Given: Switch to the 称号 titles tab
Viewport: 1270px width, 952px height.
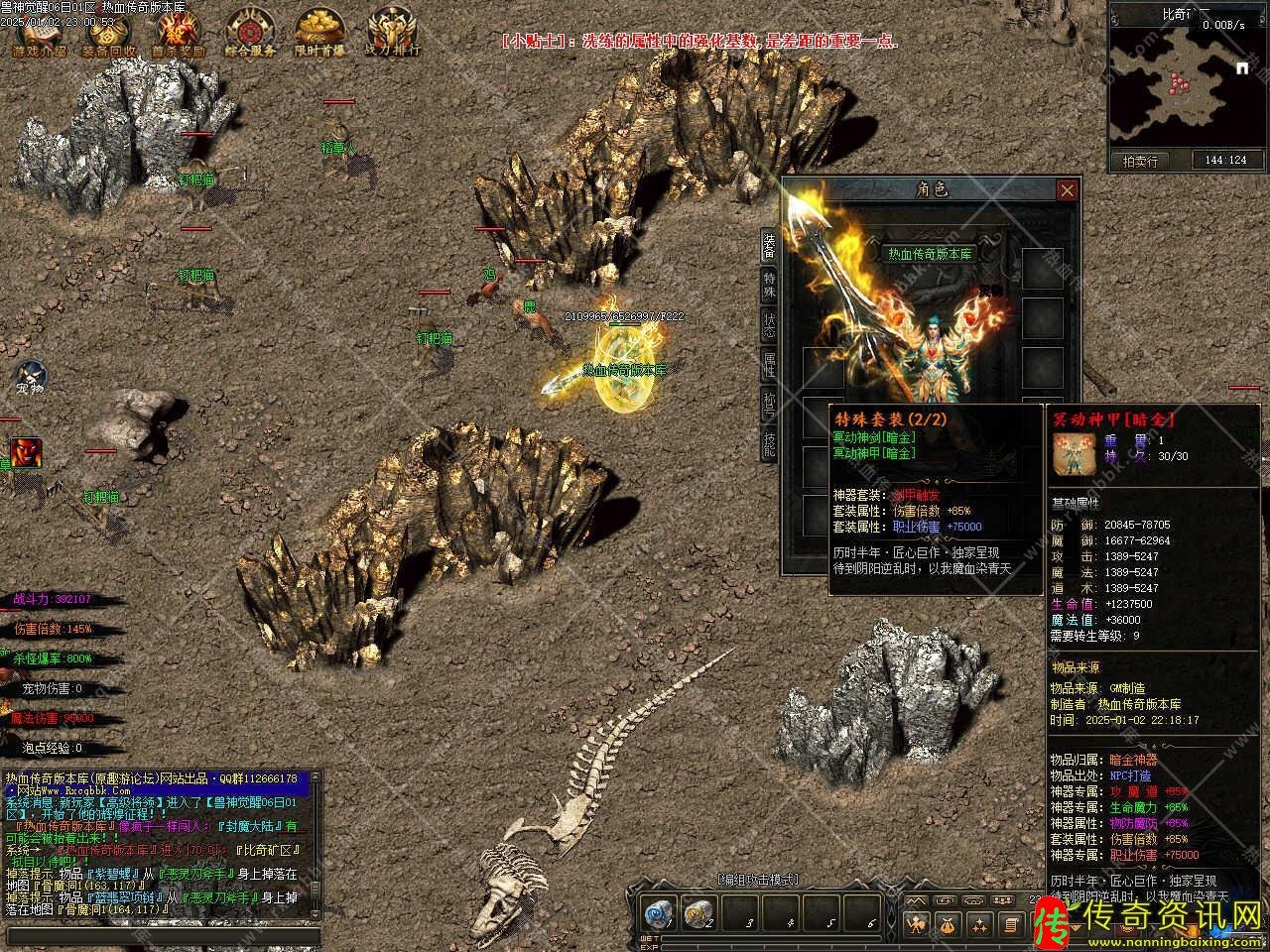Looking at the screenshot, I should tap(769, 404).
